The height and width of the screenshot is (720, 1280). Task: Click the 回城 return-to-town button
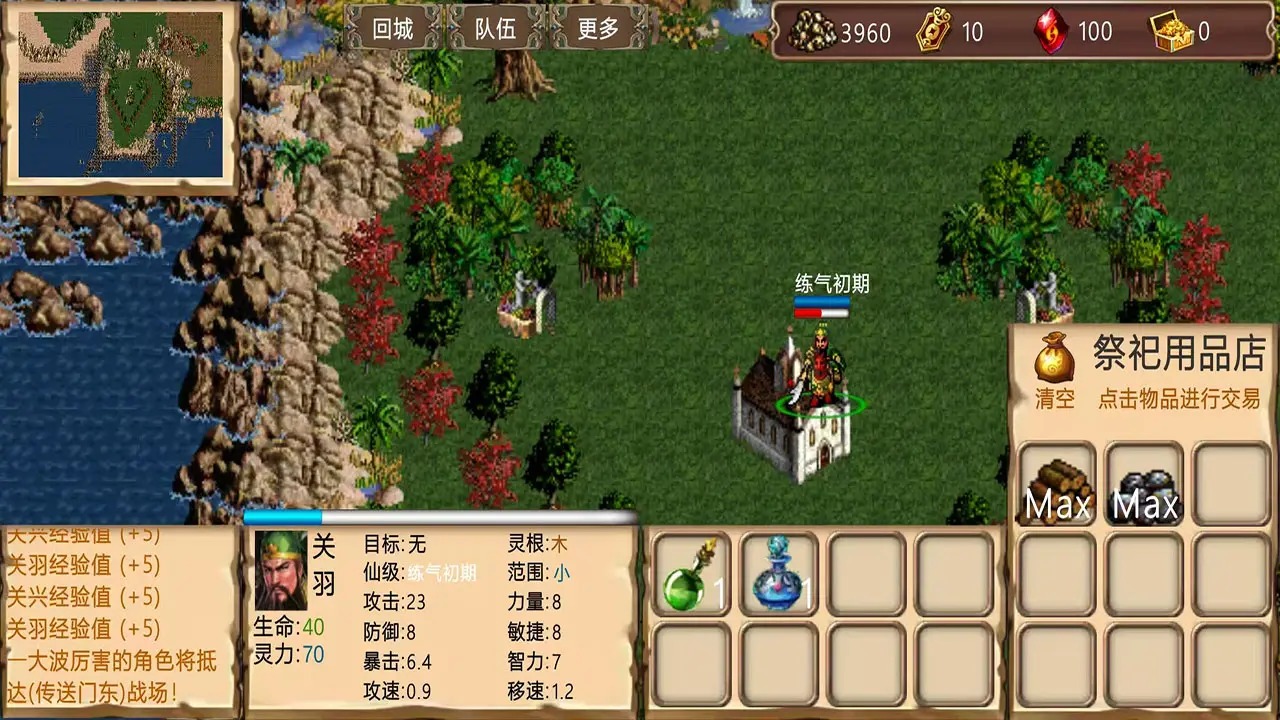click(393, 29)
